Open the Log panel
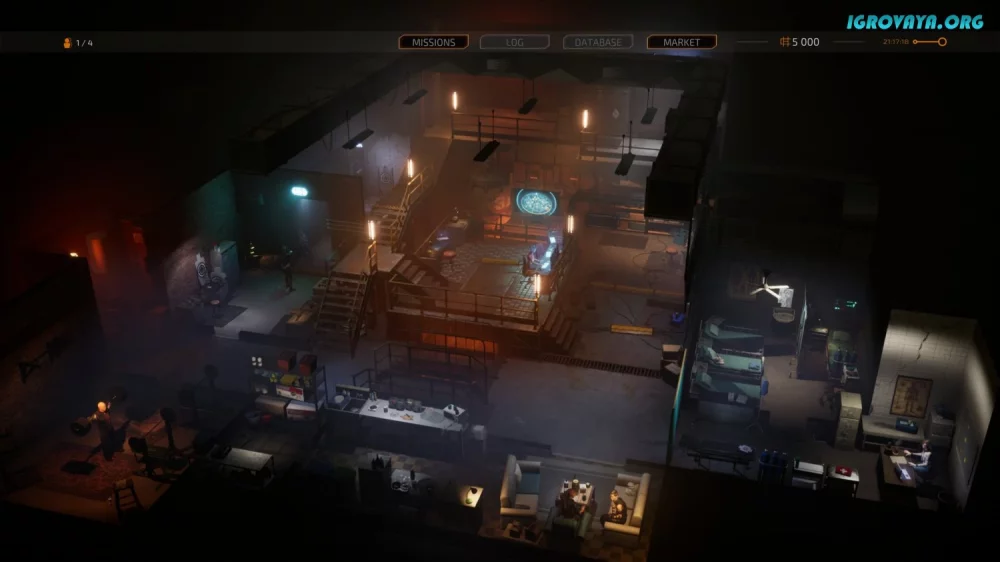Screen dimensions: 1000x562 coord(515,42)
